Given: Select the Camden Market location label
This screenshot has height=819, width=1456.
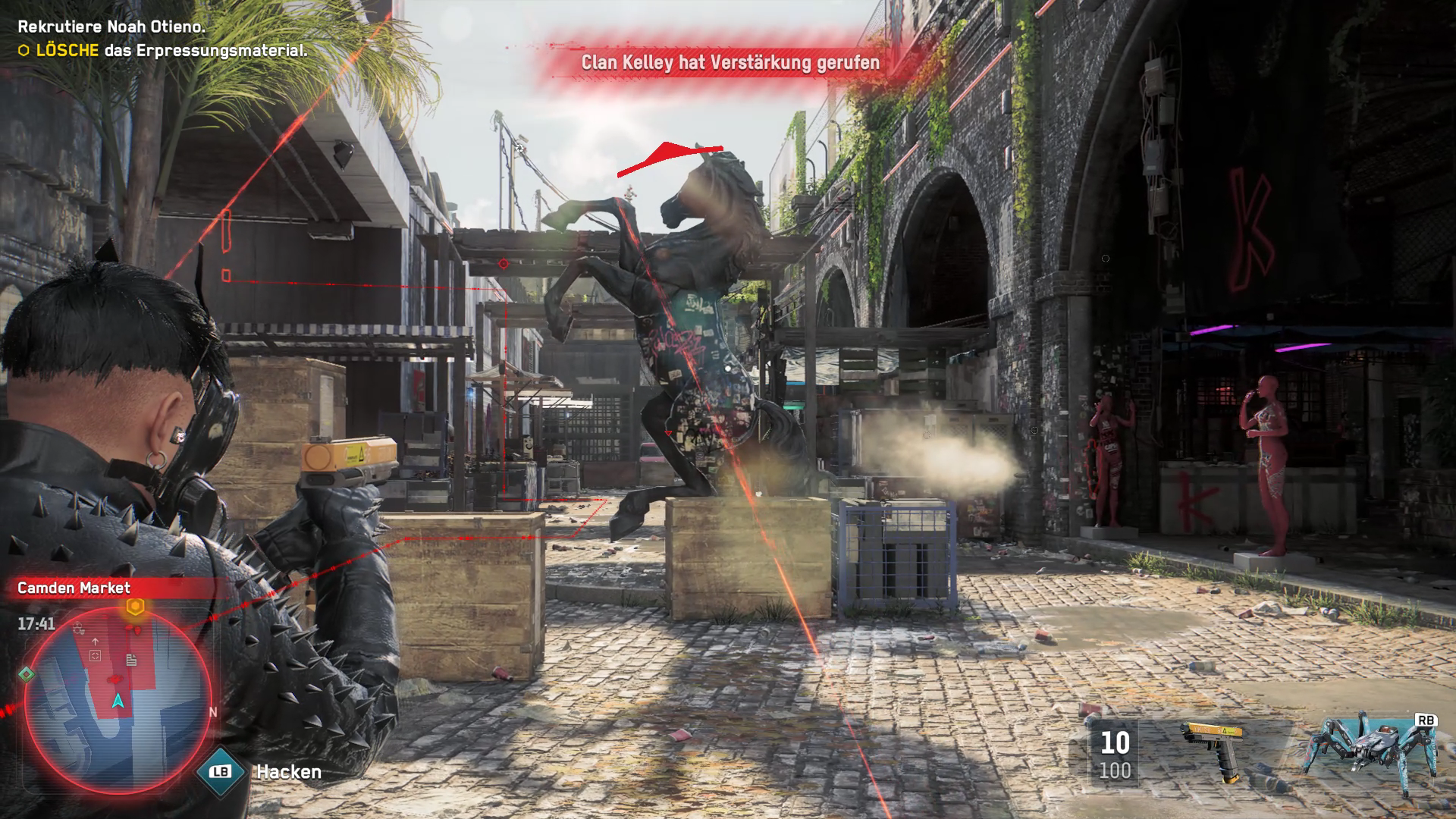Looking at the screenshot, I should click(x=74, y=588).
